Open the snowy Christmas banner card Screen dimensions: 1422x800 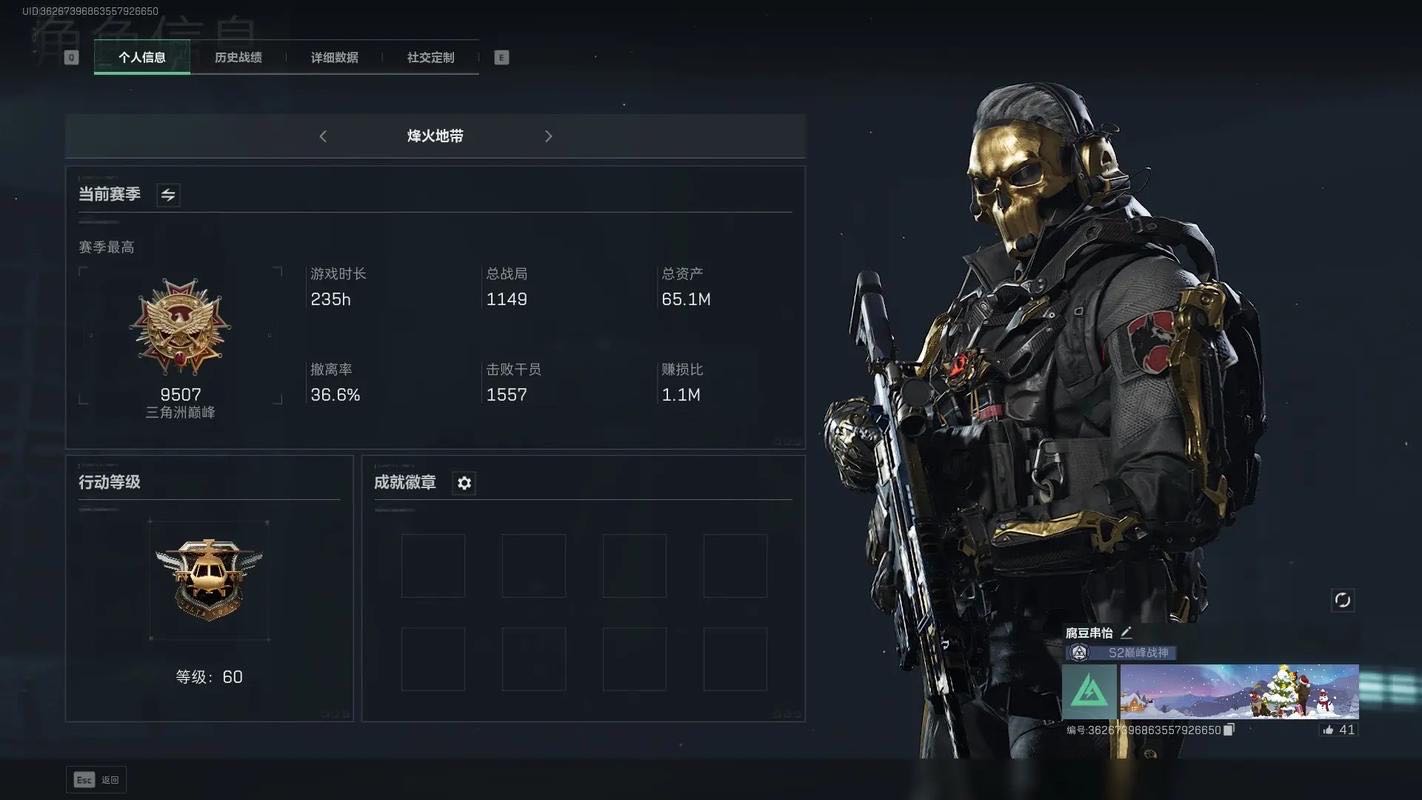coord(1239,692)
